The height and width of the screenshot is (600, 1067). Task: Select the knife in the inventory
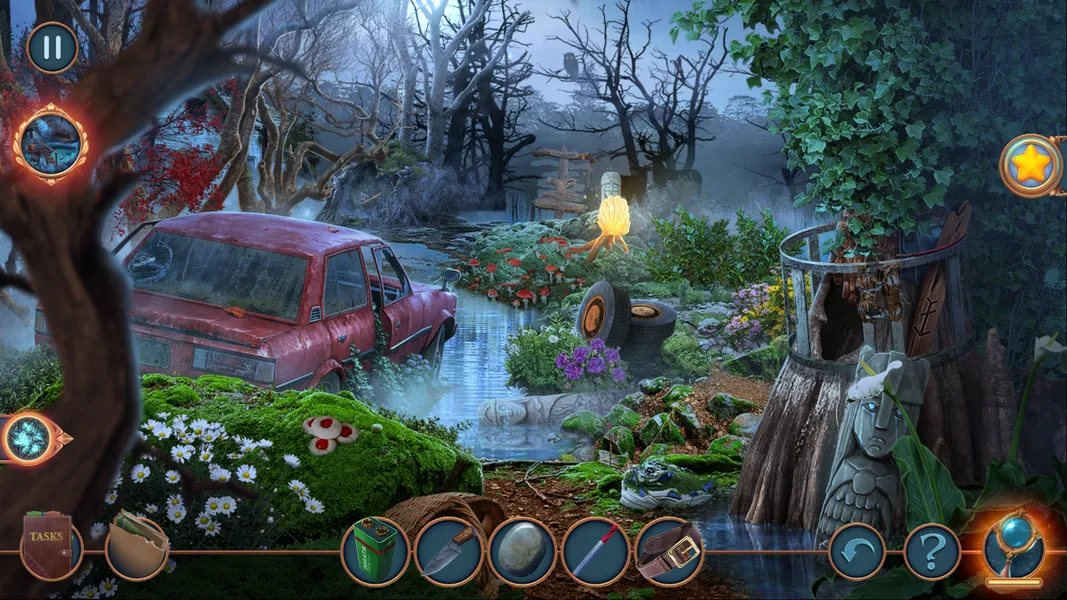[448, 551]
